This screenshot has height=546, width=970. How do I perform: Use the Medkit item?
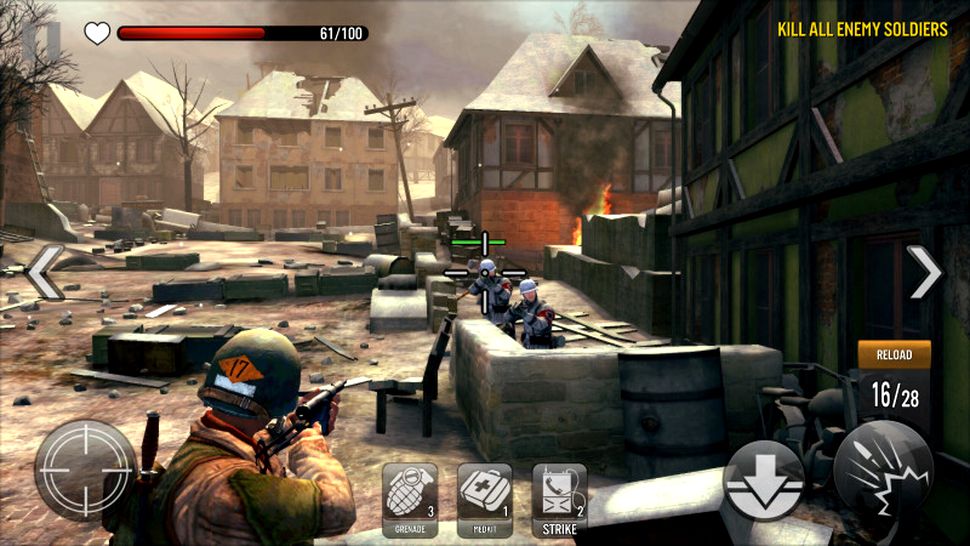coord(485,498)
